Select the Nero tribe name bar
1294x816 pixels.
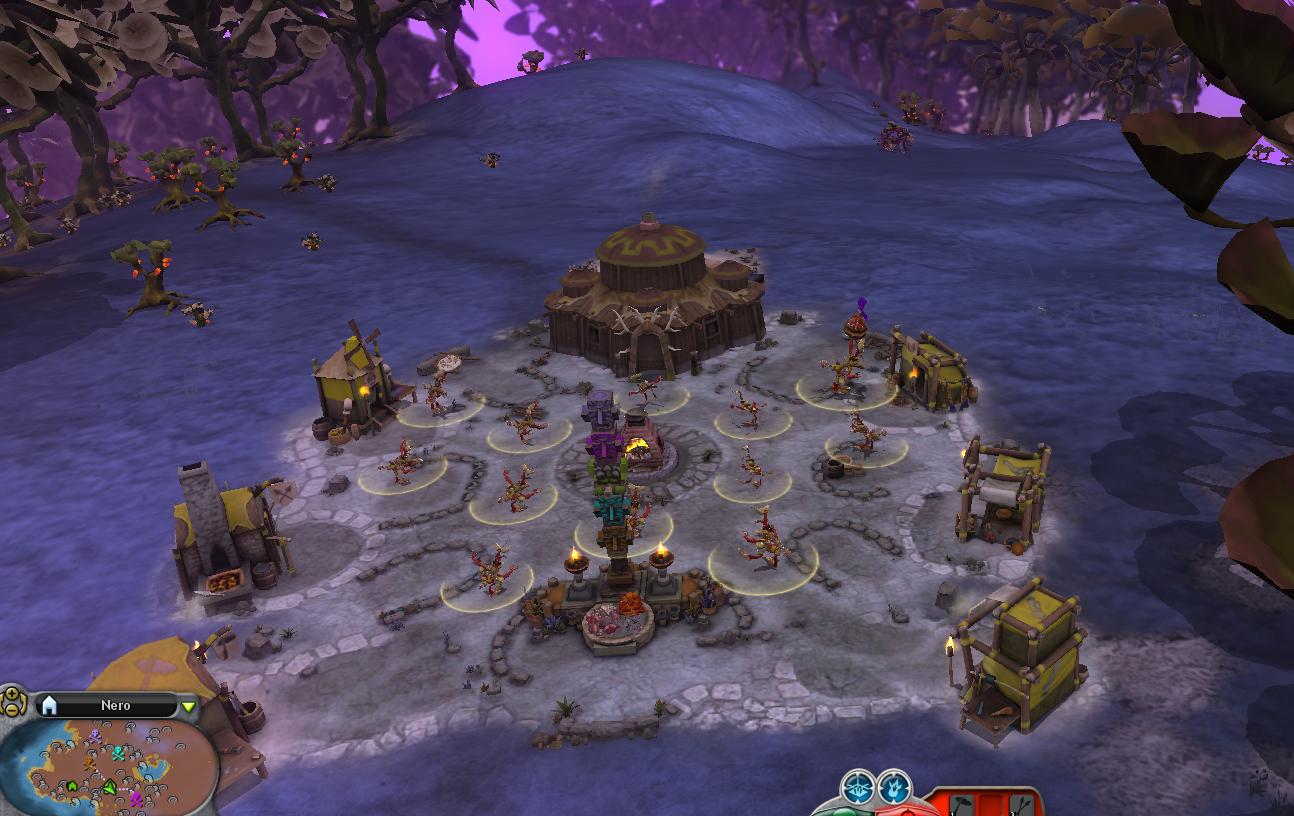115,706
